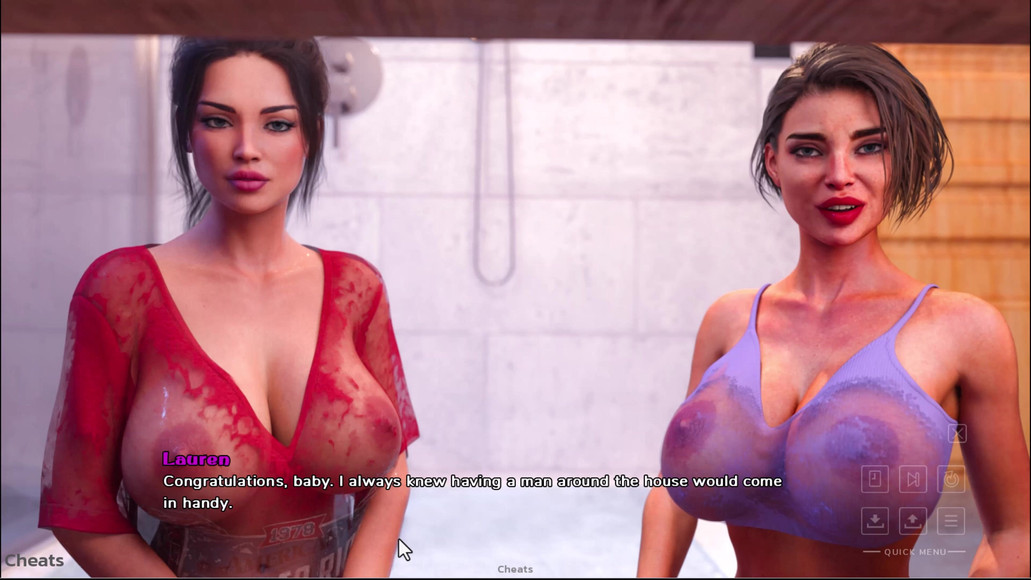Screen dimensions: 1031x580
Task: Click the save icon with the down arrow
Action: pos(875,520)
